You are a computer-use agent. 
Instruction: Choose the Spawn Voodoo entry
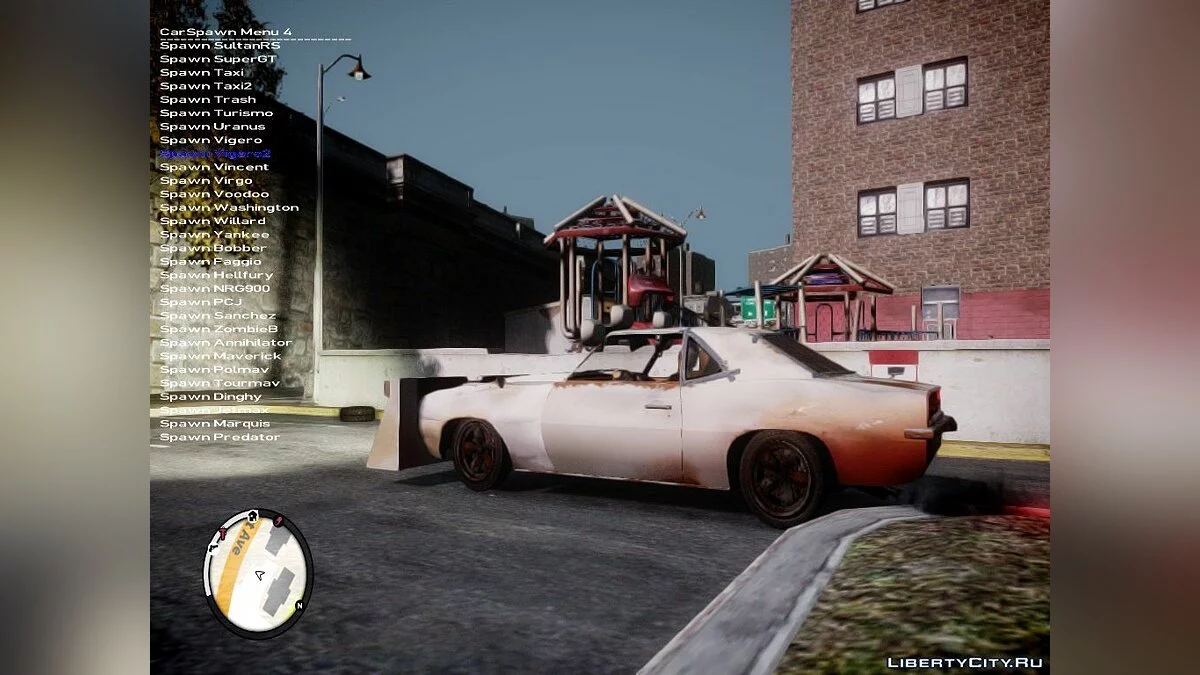(214, 194)
